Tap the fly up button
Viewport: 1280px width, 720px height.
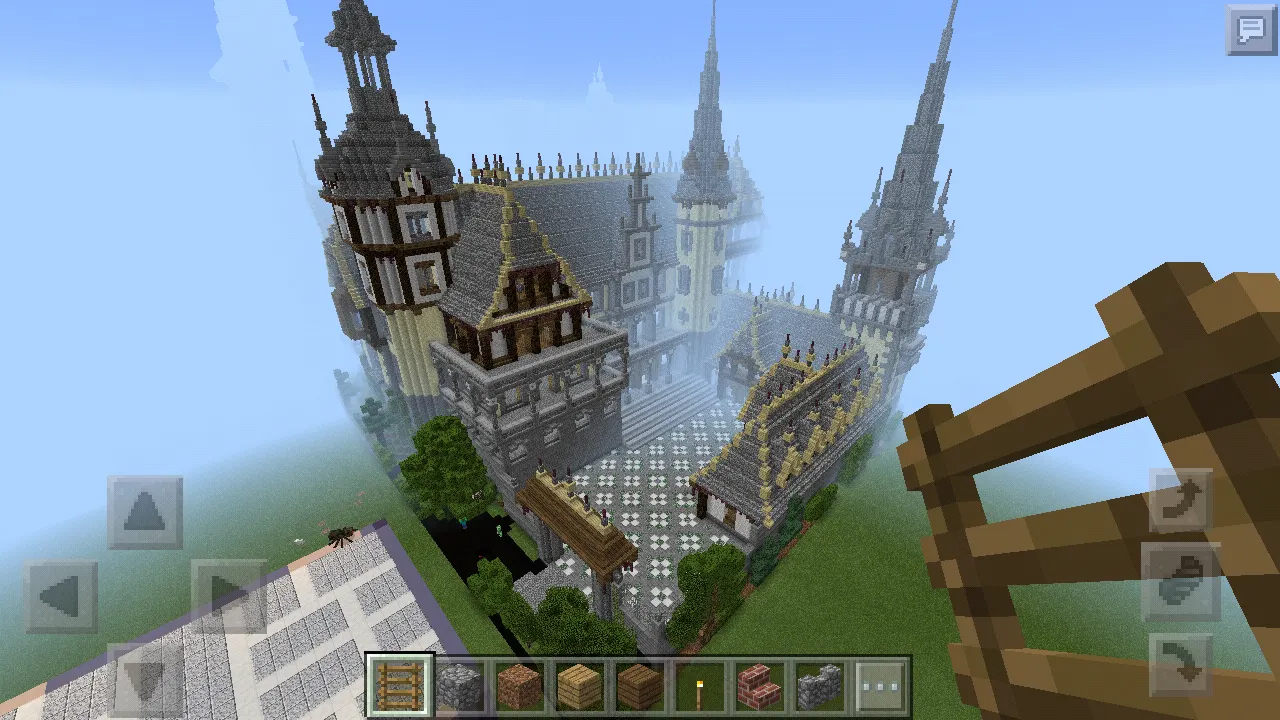coord(1181,502)
